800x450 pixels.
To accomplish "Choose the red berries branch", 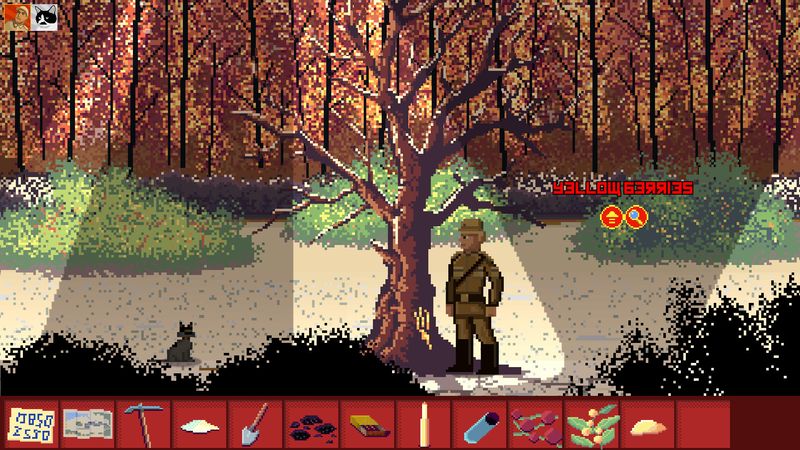I will click(x=535, y=425).
